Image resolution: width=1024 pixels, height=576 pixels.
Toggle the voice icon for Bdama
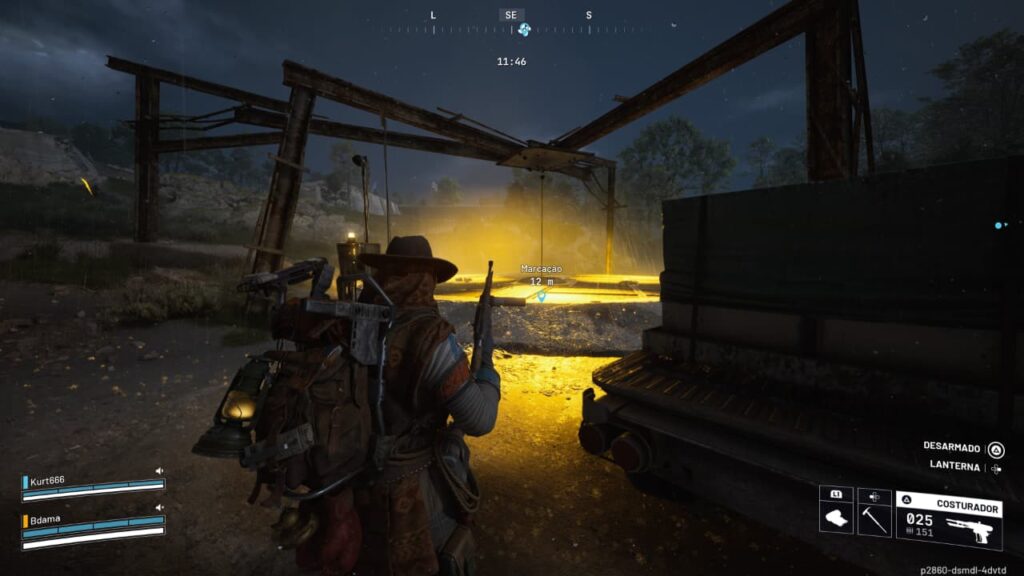(x=159, y=508)
